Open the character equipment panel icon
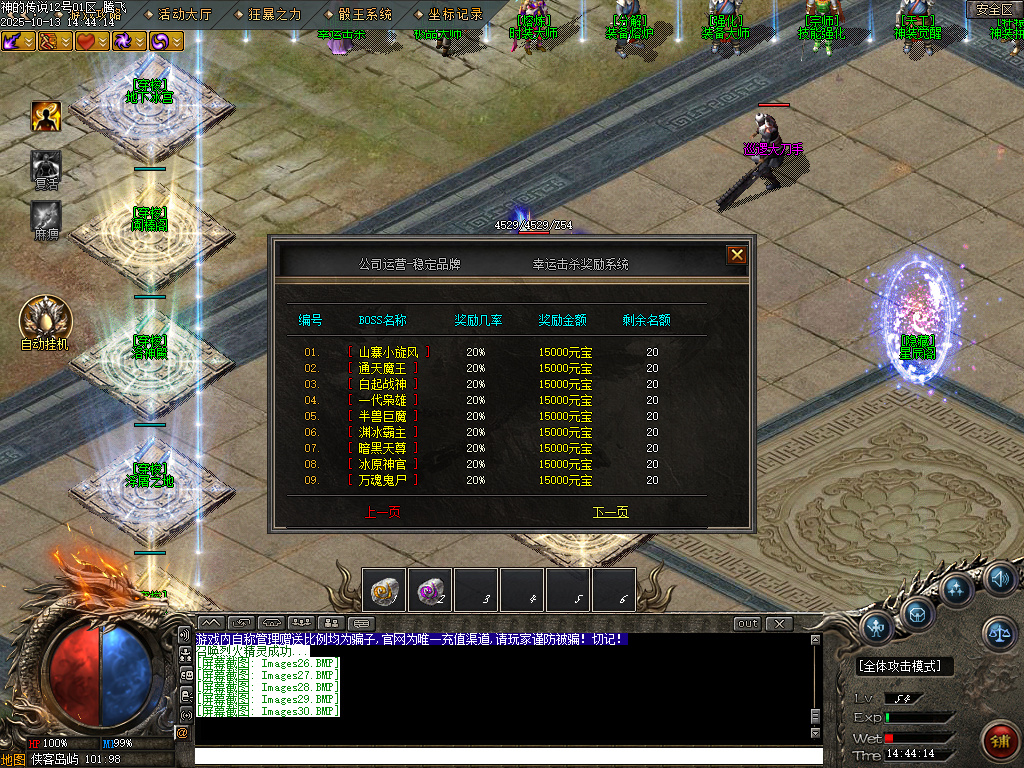 876,627
